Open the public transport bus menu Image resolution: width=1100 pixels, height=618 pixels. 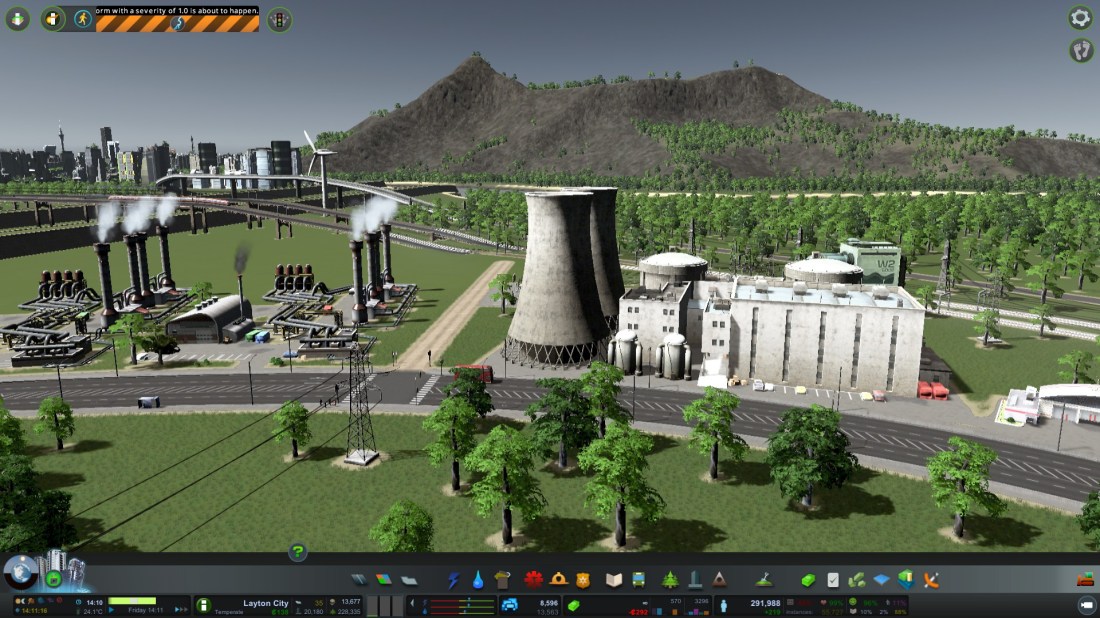coord(638,580)
